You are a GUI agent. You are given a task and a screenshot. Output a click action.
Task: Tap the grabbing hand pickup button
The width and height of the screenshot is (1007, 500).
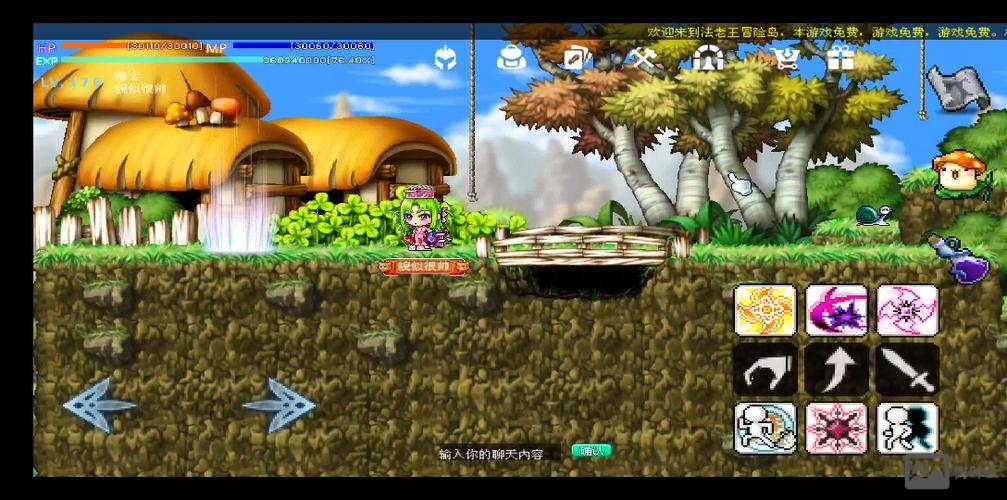point(765,369)
